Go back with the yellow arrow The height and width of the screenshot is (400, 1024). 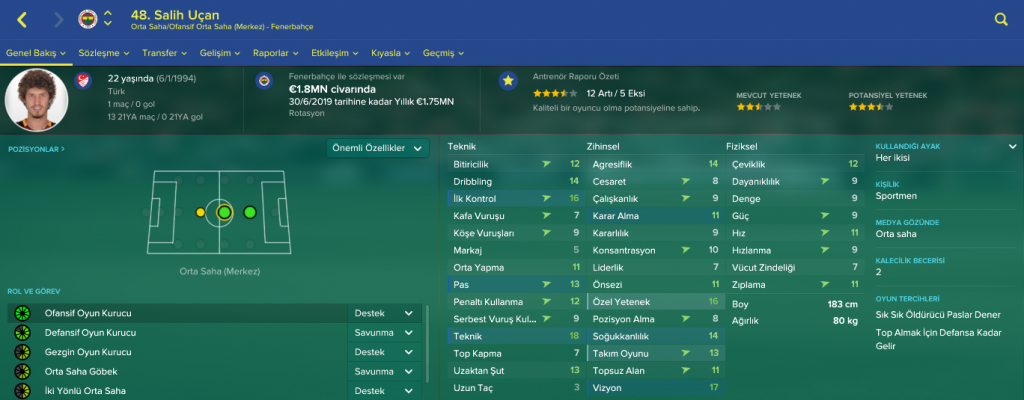23,19
